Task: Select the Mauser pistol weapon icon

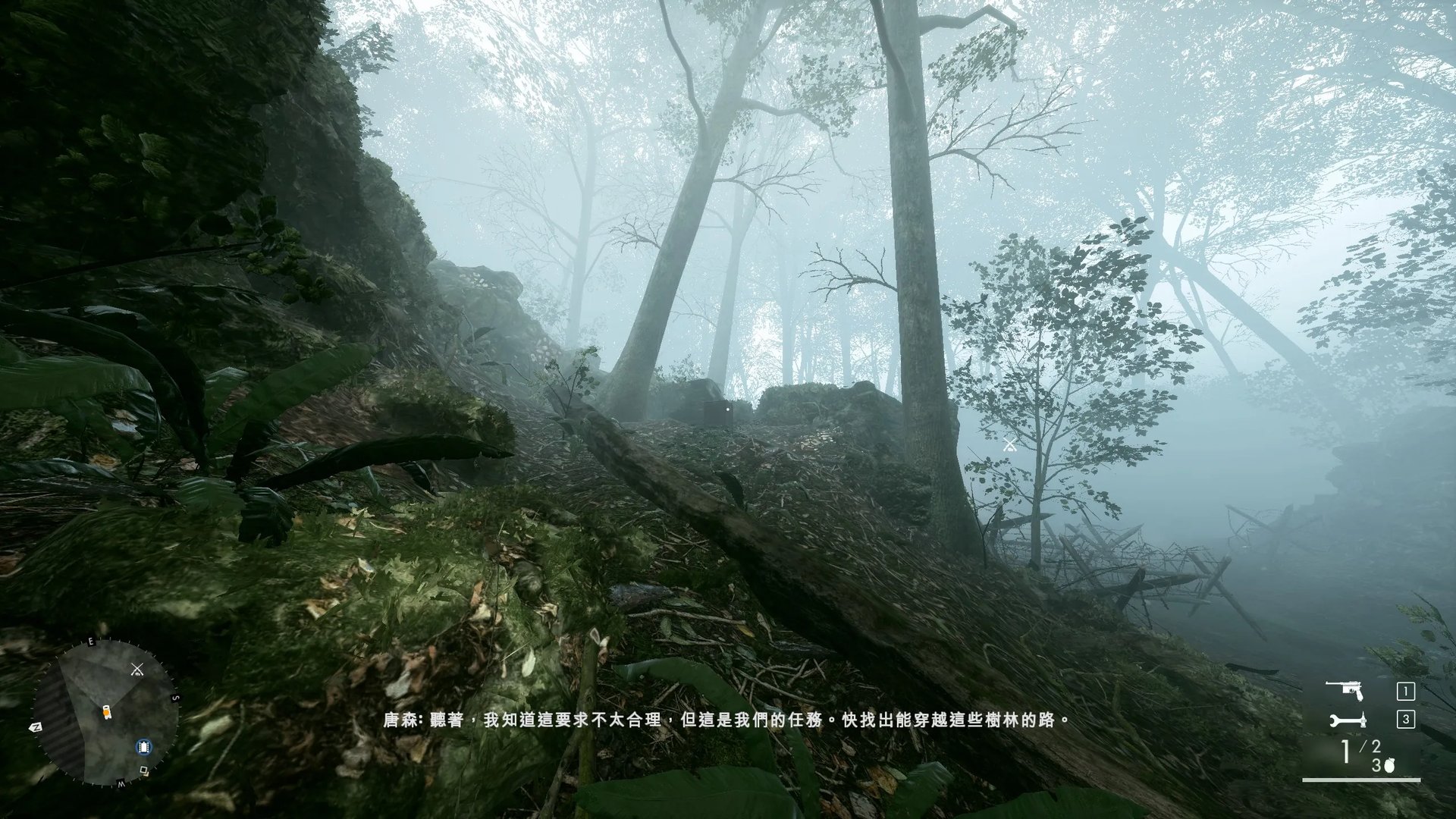Action: (x=1345, y=690)
